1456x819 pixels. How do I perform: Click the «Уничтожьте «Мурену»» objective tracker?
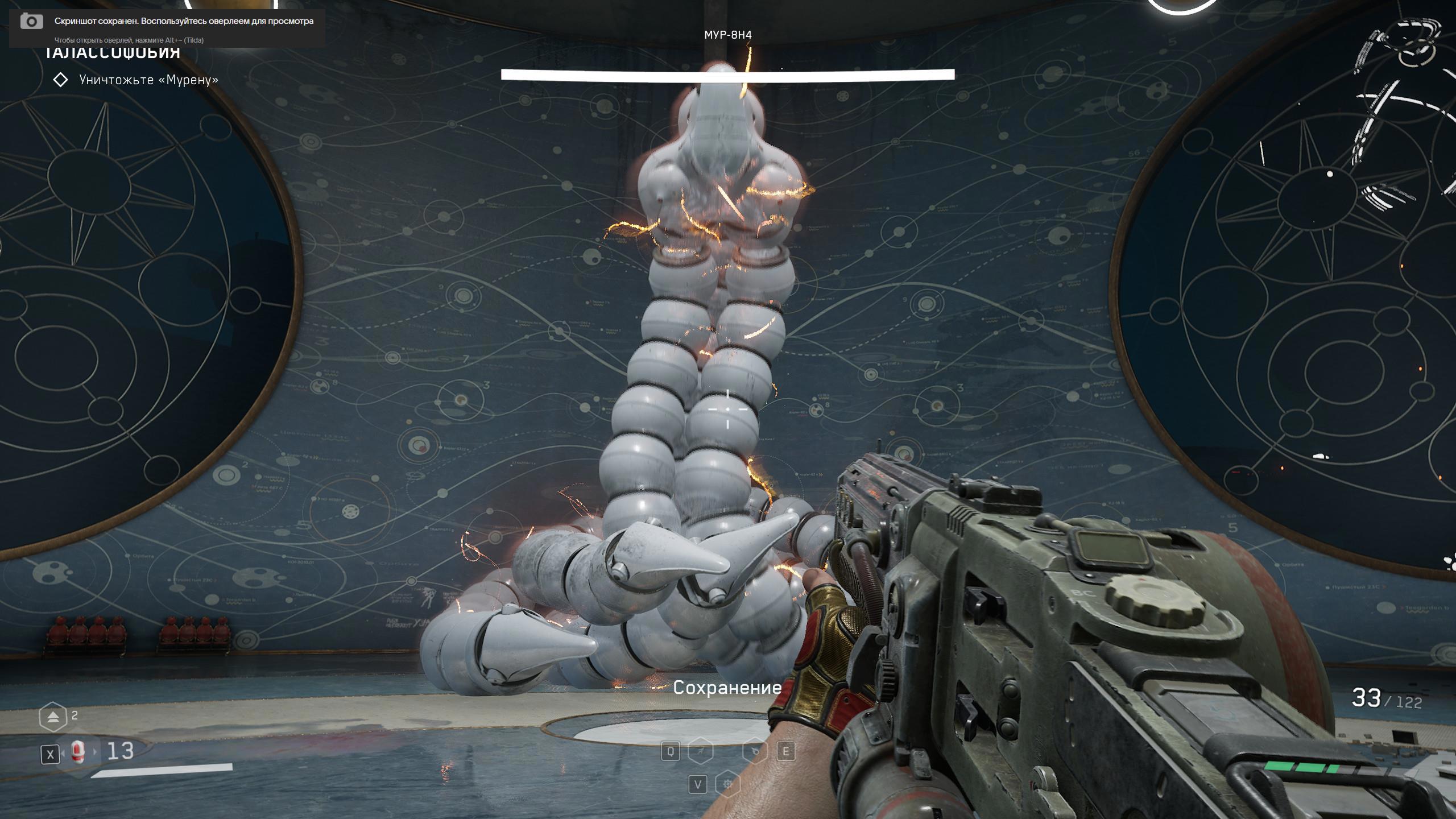click(x=148, y=80)
